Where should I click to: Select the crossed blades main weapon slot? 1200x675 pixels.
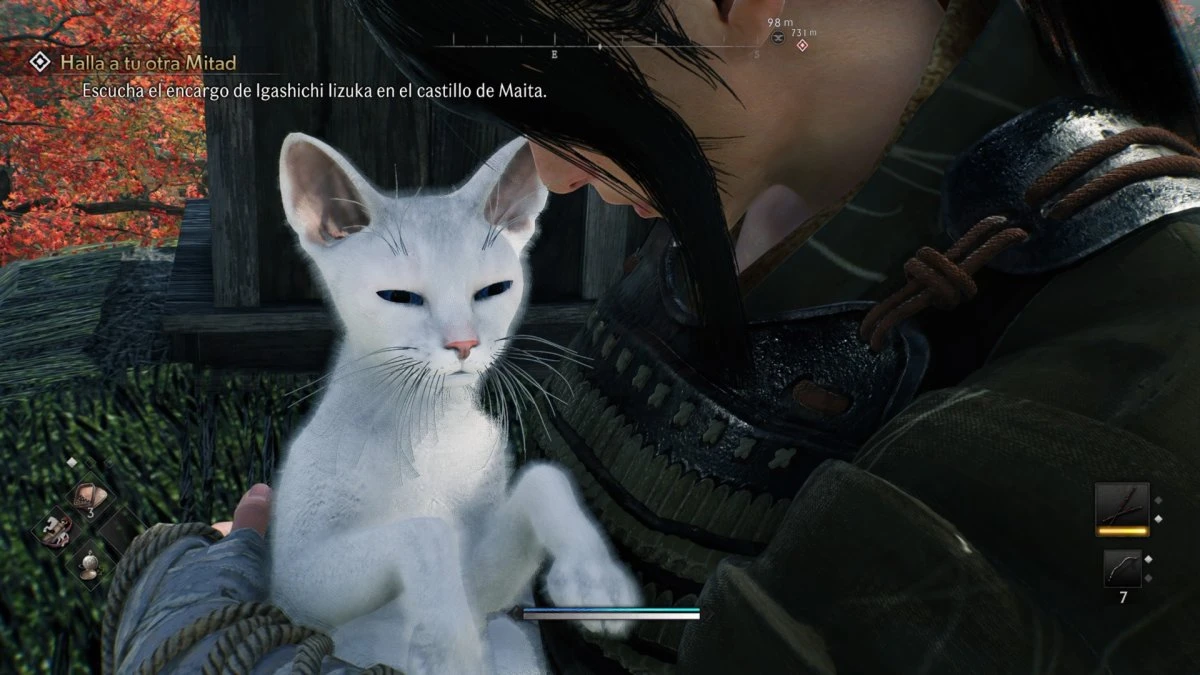1120,505
